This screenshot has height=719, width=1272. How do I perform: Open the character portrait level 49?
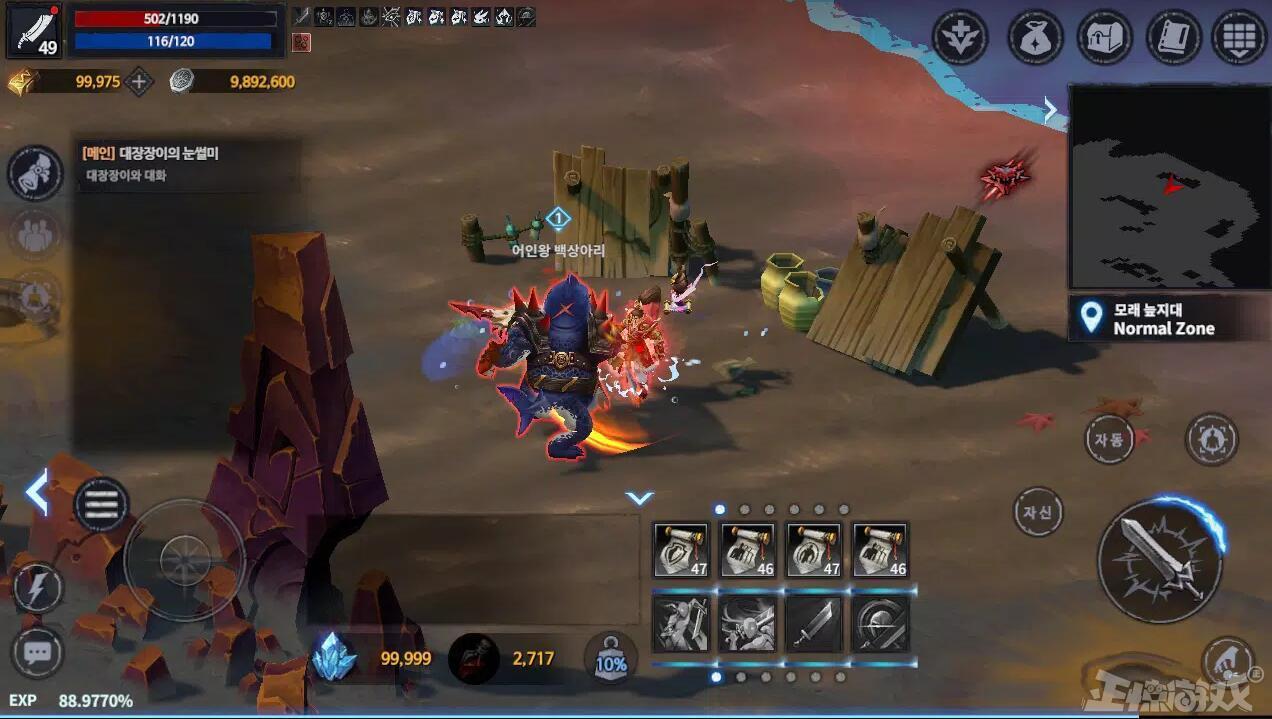[35, 30]
